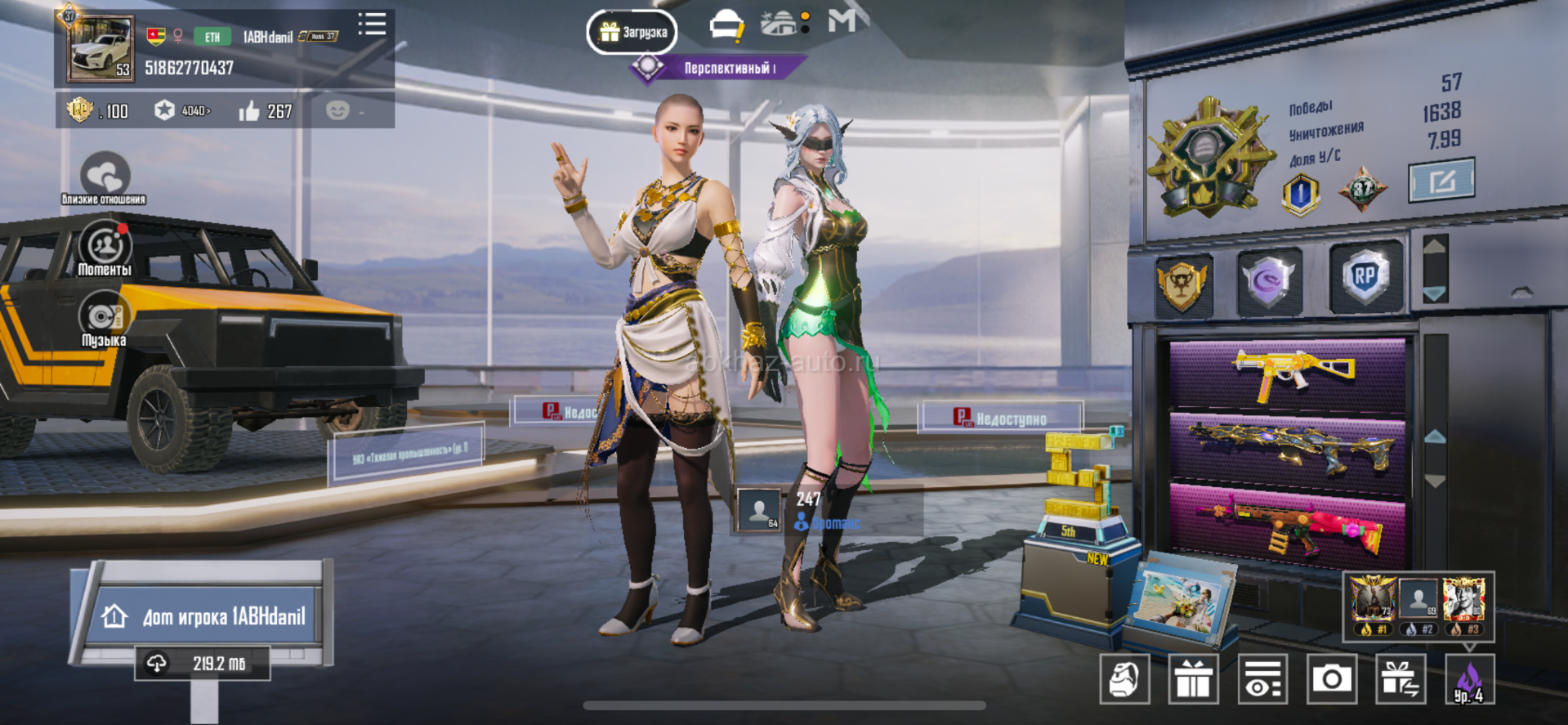The width and height of the screenshot is (1568, 725).
Task: Open the gift box button
Action: pos(1193,679)
